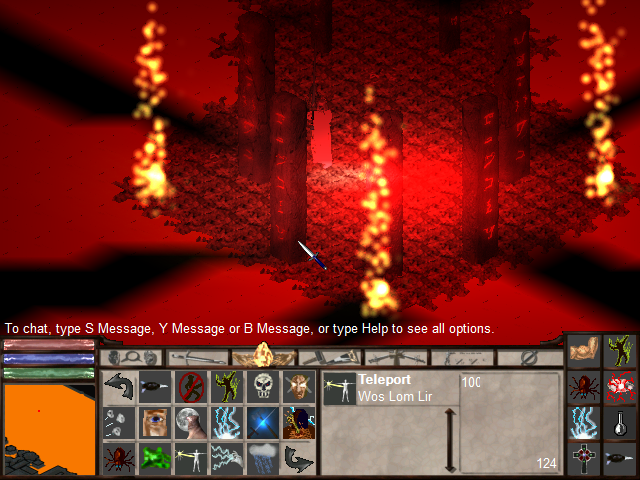This screenshot has height=480, width=640.
Task: Use the flask potion quick slot
Action: pos(620,423)
